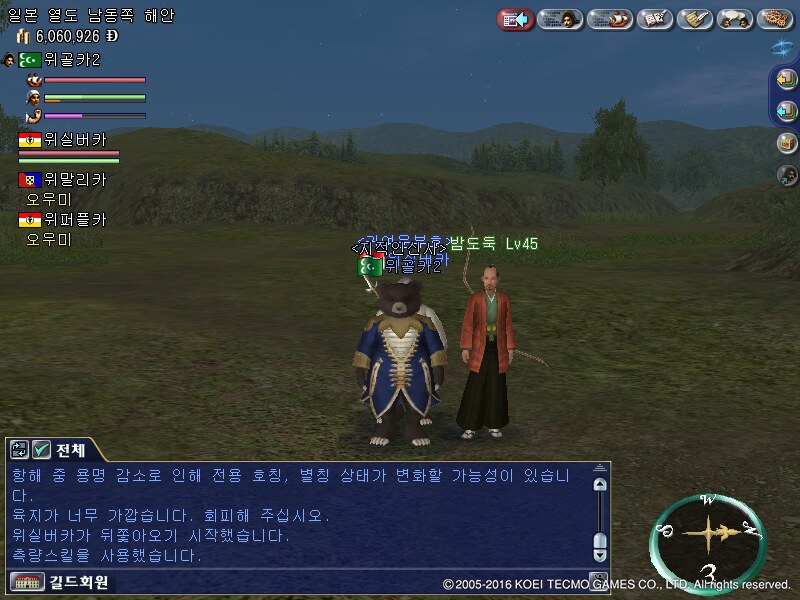Click the red menu toggle arrow button
The image size is (800, 600).
pos(515,19)
